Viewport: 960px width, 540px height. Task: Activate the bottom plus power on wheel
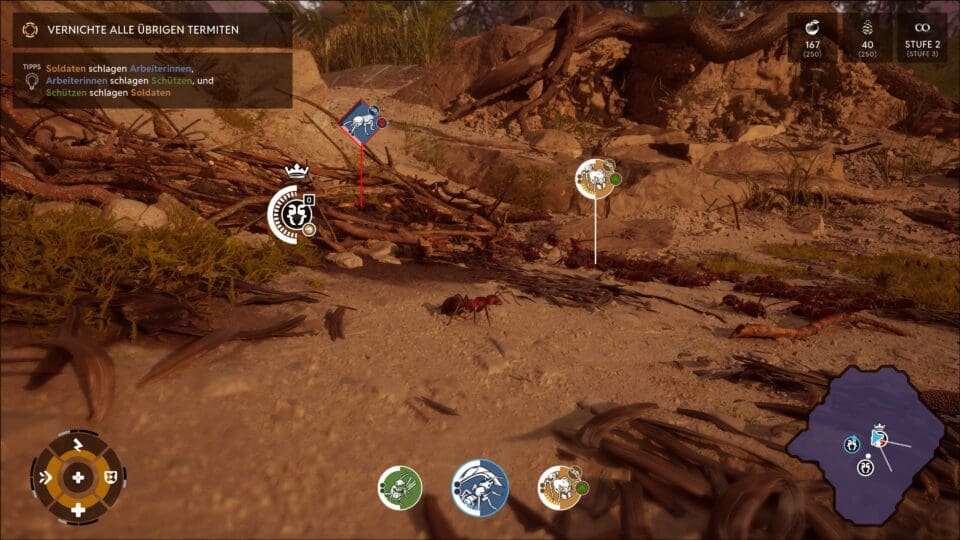(x=78, y=510)
